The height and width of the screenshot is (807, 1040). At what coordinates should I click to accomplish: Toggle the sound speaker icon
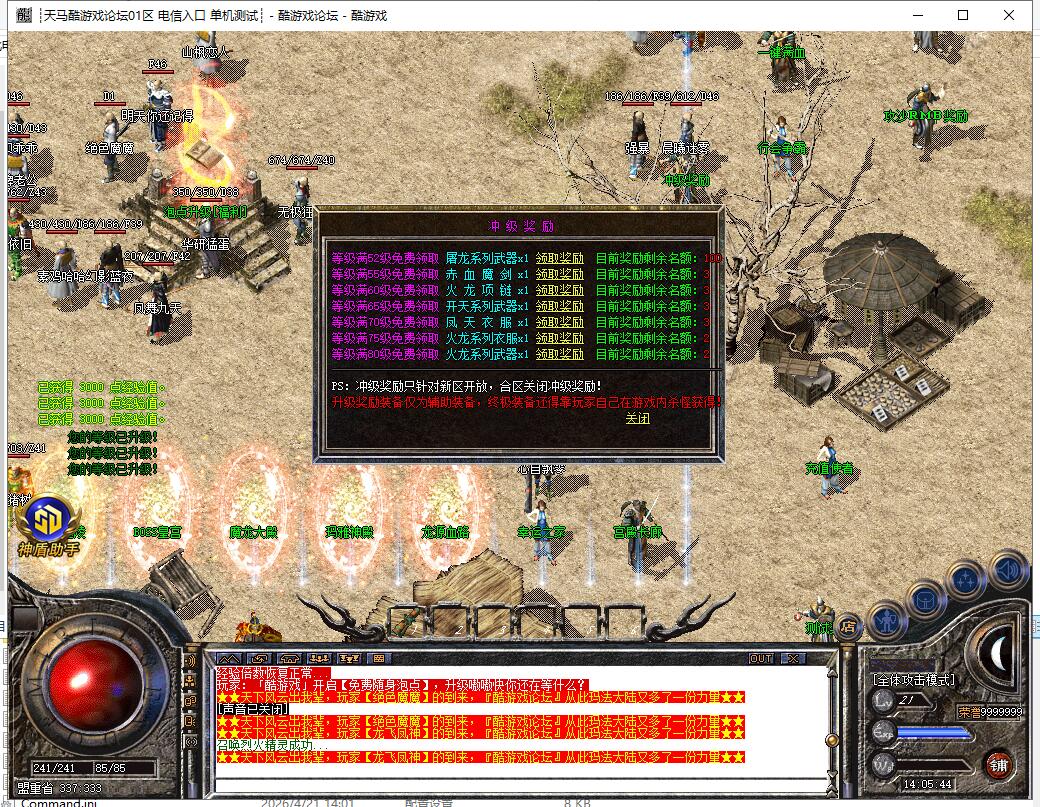coord(1009,571)
